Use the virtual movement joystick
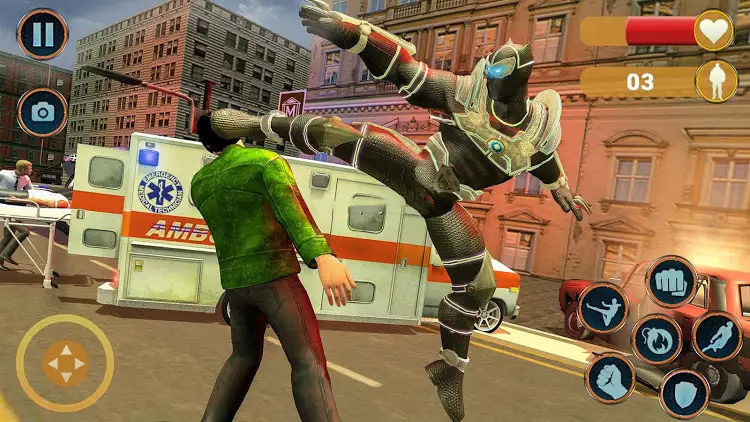Screen dimensions: 750x422 66,363
